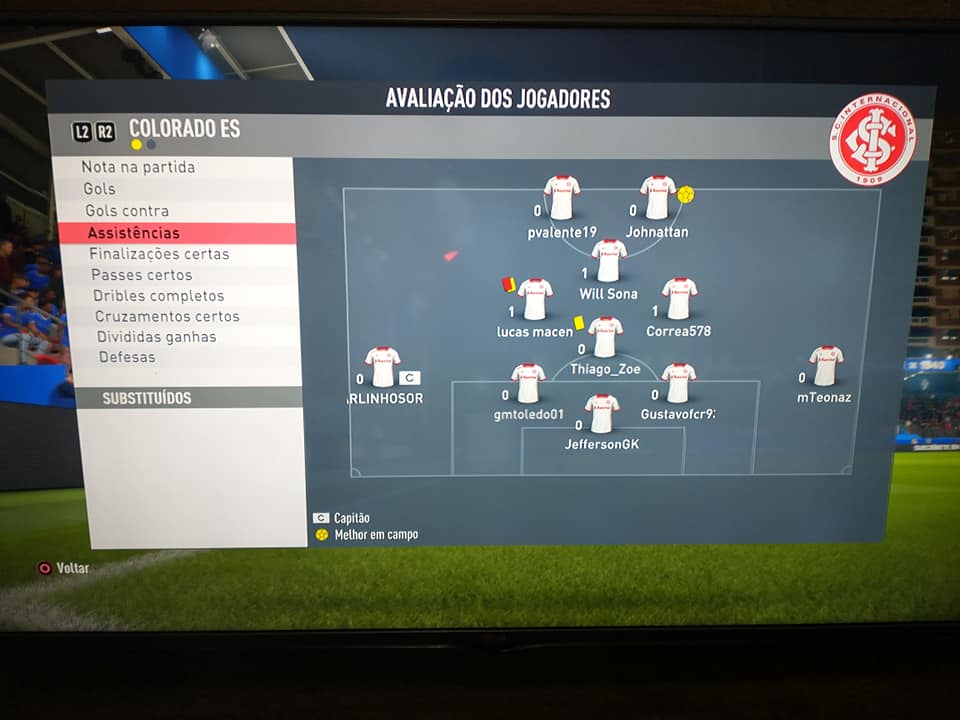Click the Internacional club crest
This screenshot has height=720, width=960.
[873, 139]
